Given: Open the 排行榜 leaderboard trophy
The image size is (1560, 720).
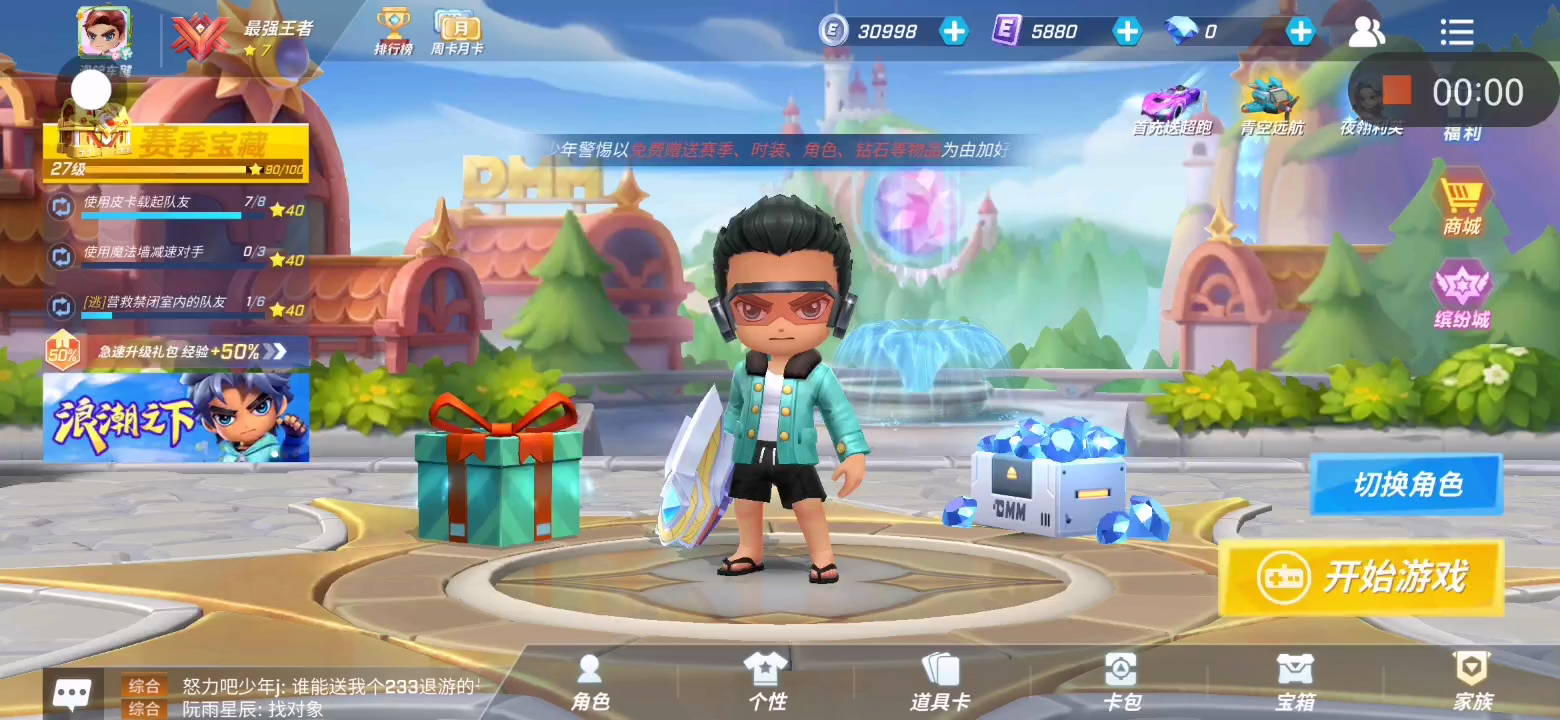Looking at the screenshot, I should 393,32.
